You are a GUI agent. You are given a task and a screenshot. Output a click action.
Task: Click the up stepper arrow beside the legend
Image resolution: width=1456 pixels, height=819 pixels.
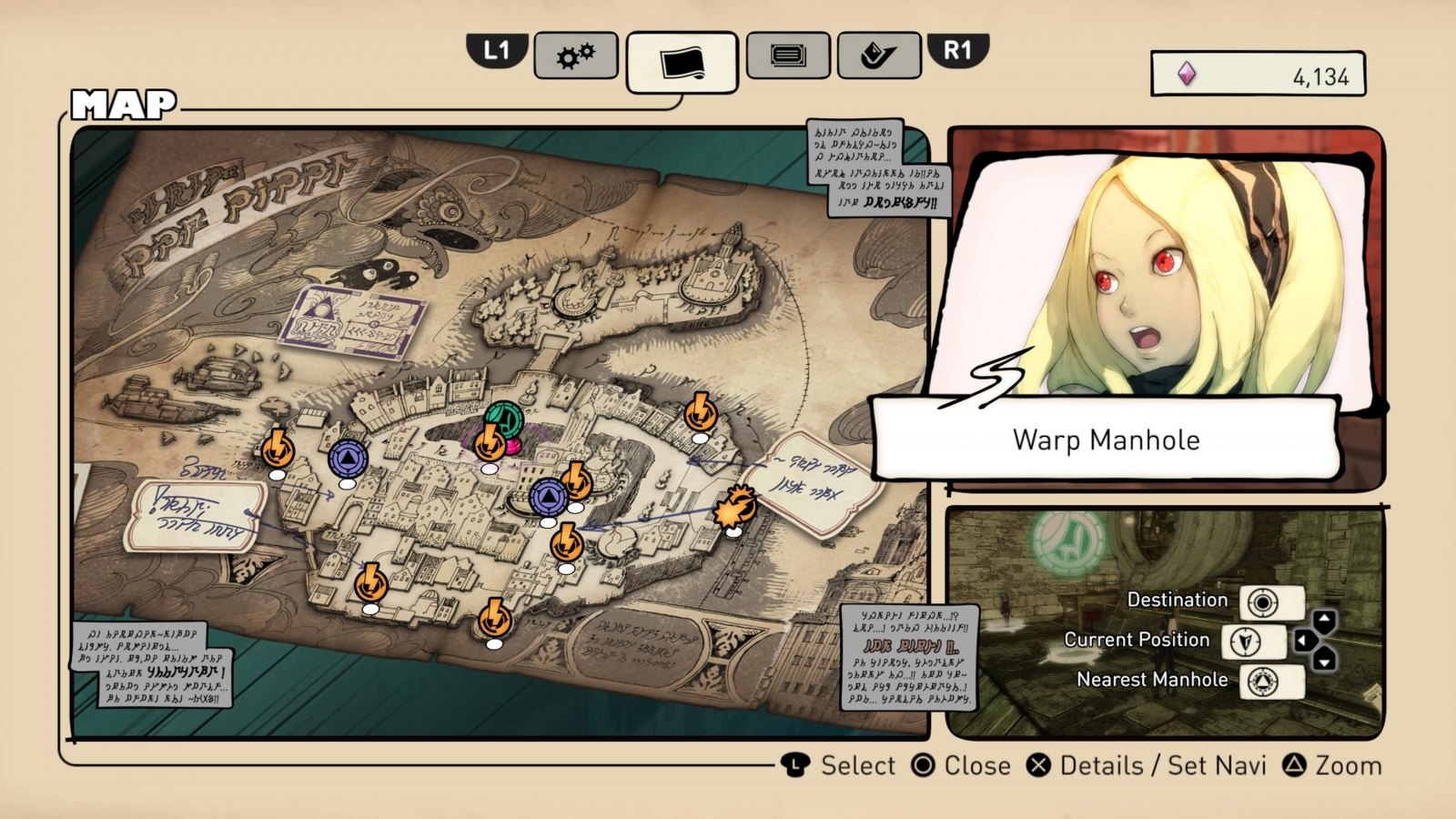pyautogui.click(x=1323, y=620)
